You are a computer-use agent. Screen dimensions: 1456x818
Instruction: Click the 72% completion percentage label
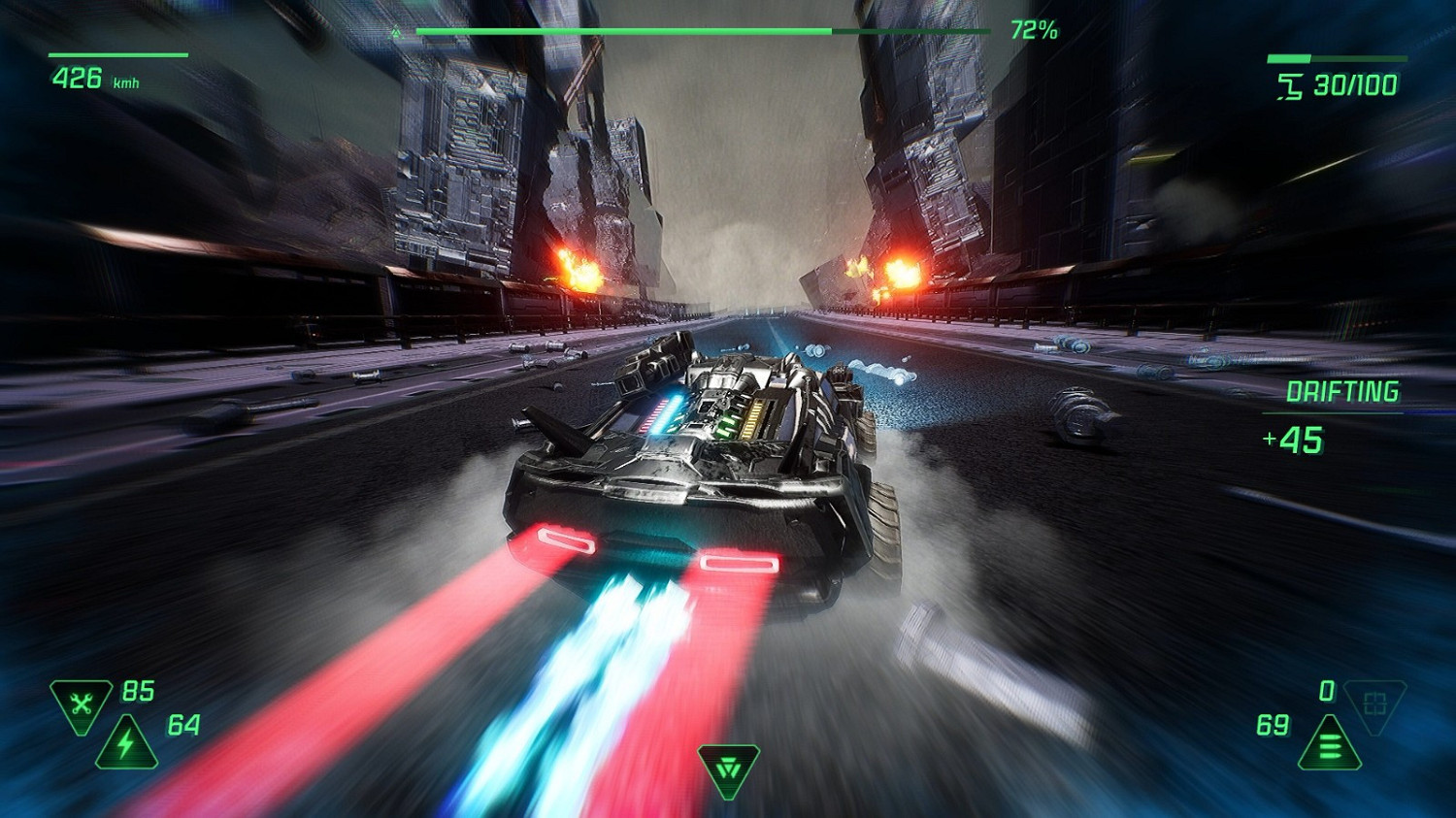coord(1034,31)
